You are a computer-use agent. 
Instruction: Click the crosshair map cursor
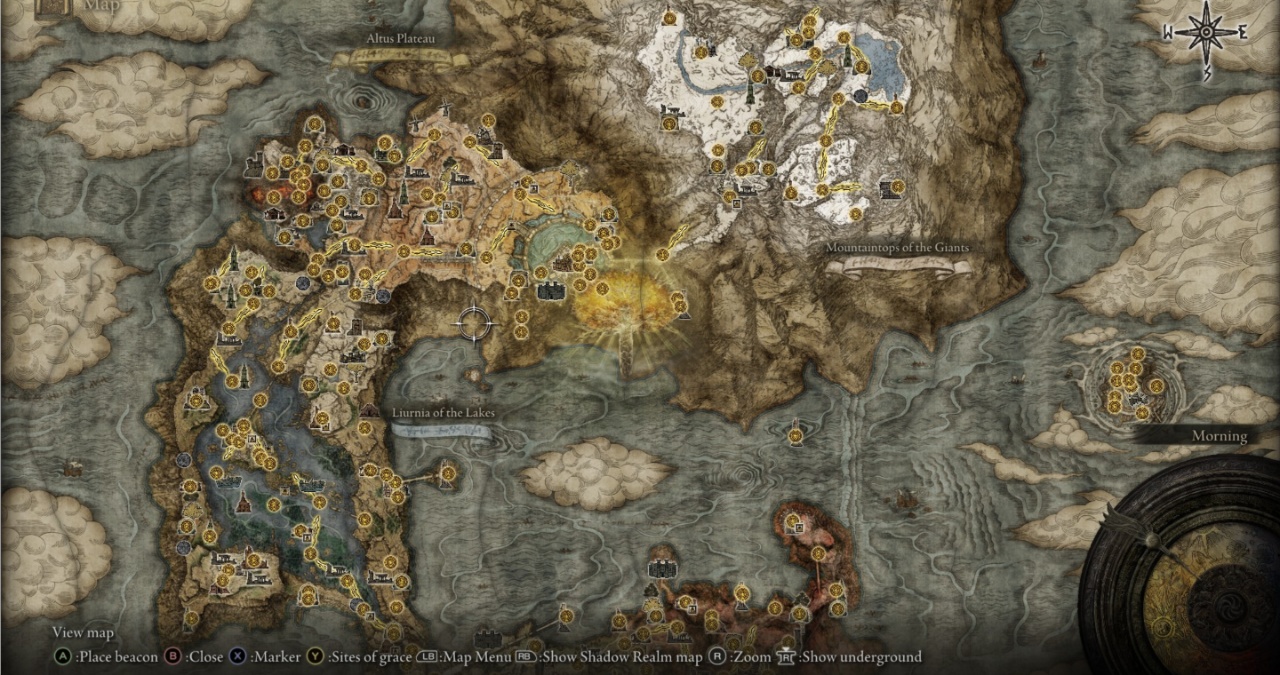coord(474,322)
